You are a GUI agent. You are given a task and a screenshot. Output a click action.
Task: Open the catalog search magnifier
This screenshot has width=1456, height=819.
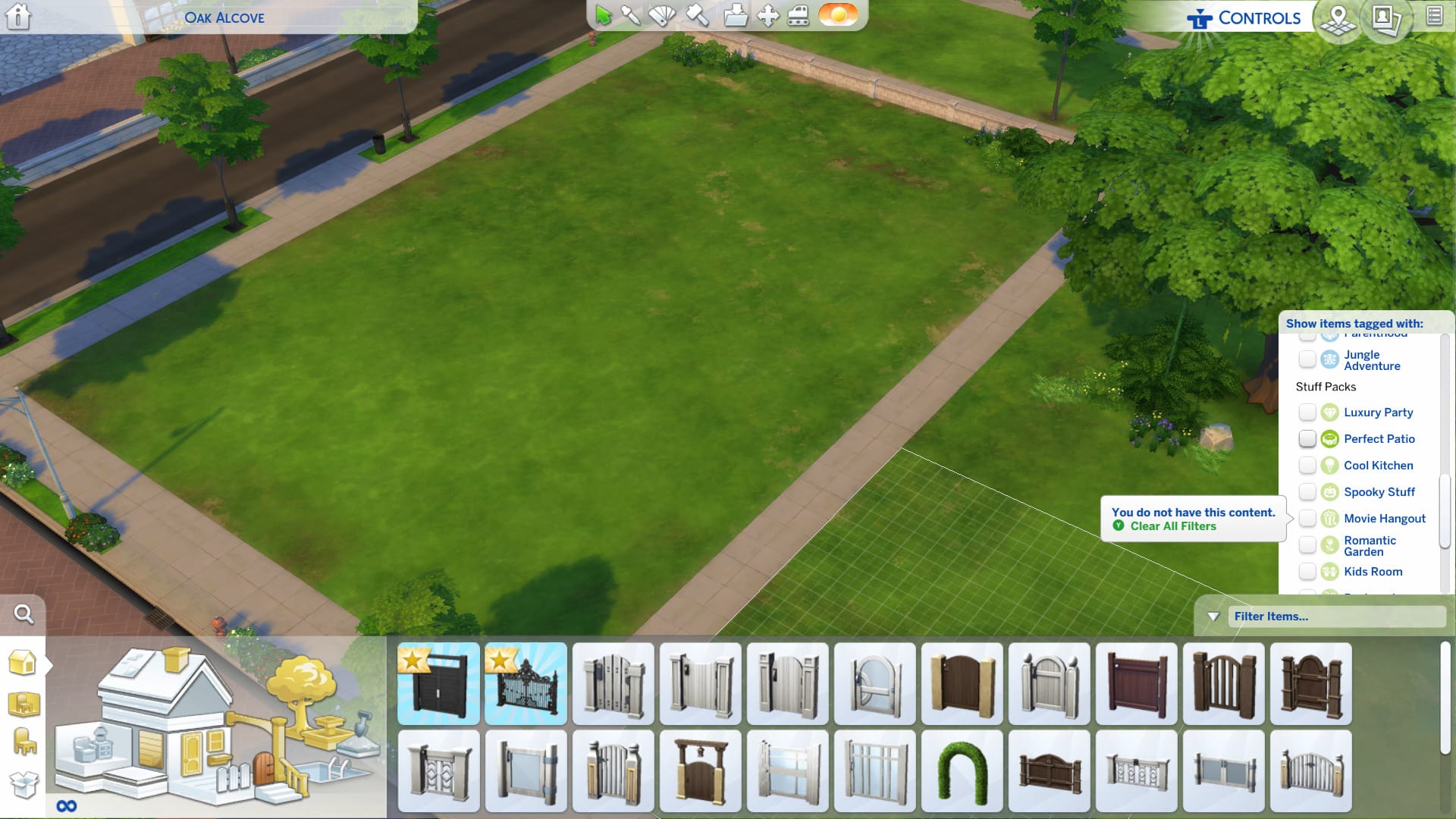[x=24, y=614]
